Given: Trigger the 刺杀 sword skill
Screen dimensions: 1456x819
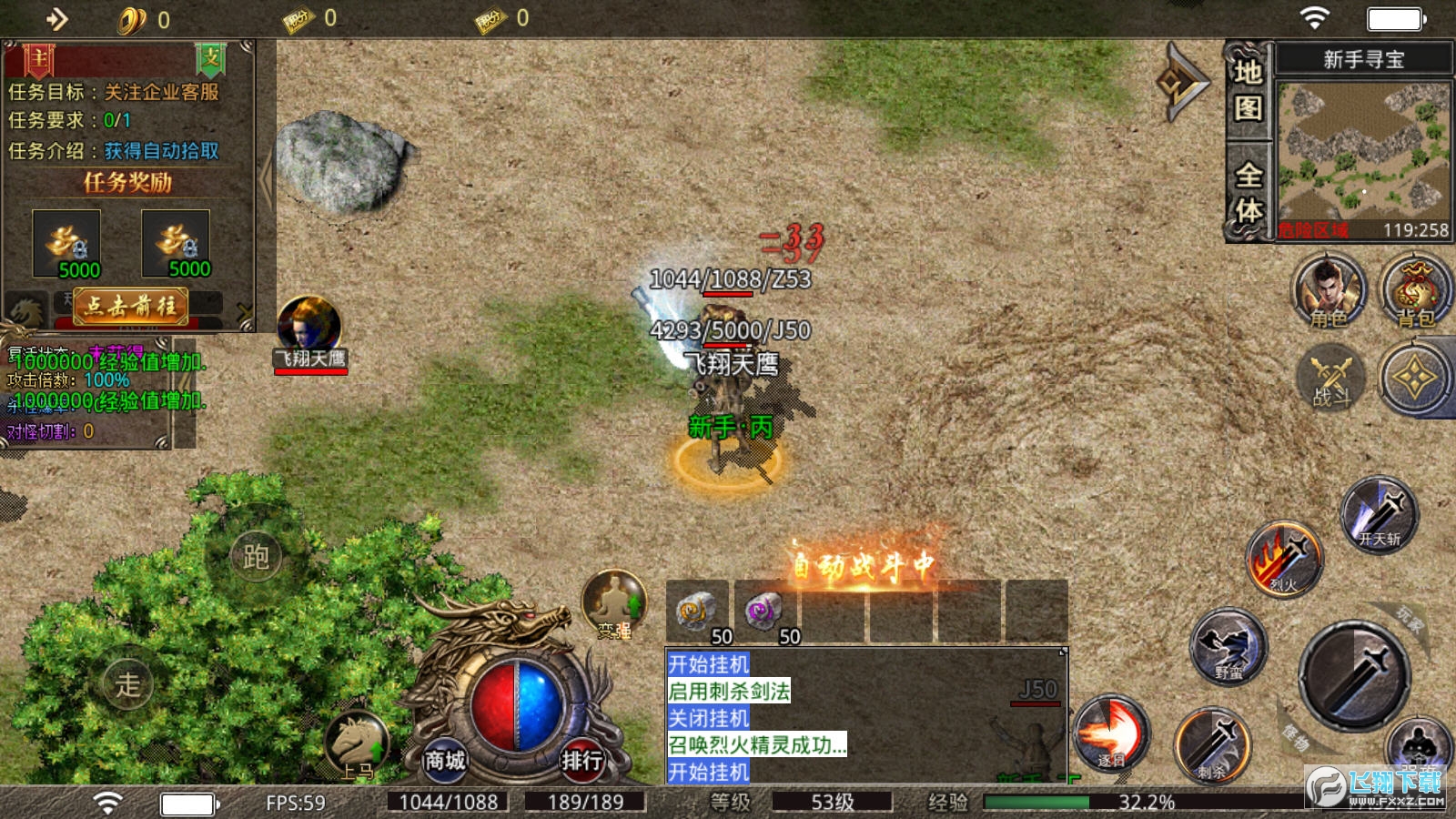Looking at the screenshot, I should point(1212,745).
